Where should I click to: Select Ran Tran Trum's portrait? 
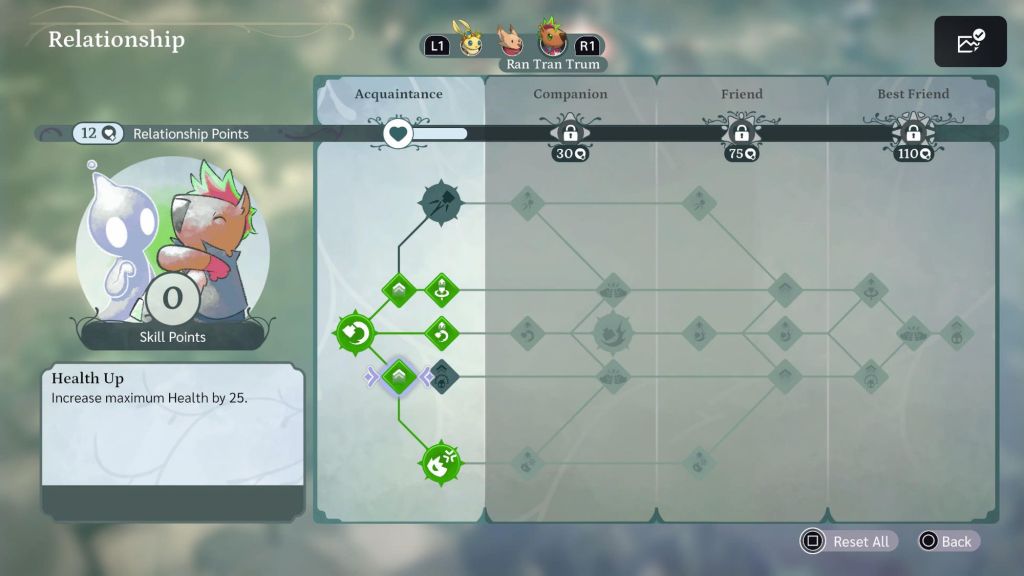click(x=552, y=39)
